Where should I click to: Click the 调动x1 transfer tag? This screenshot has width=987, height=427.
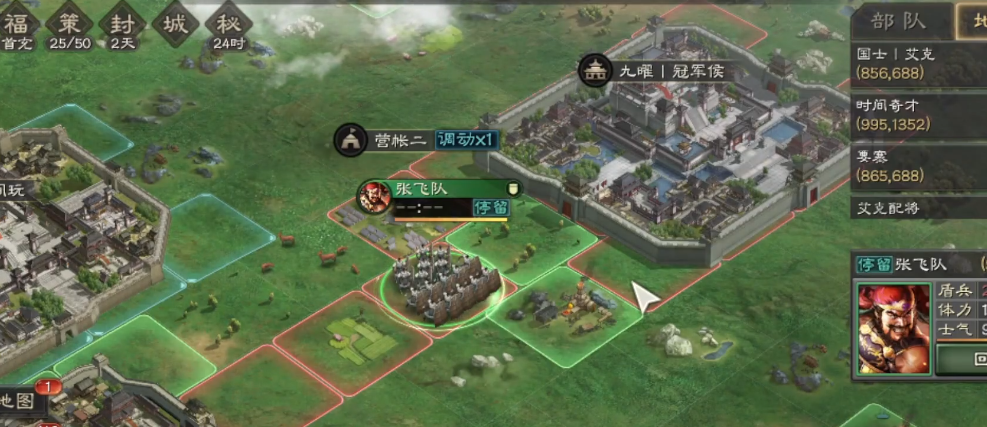pyautogui.click(x=466, y=139)
